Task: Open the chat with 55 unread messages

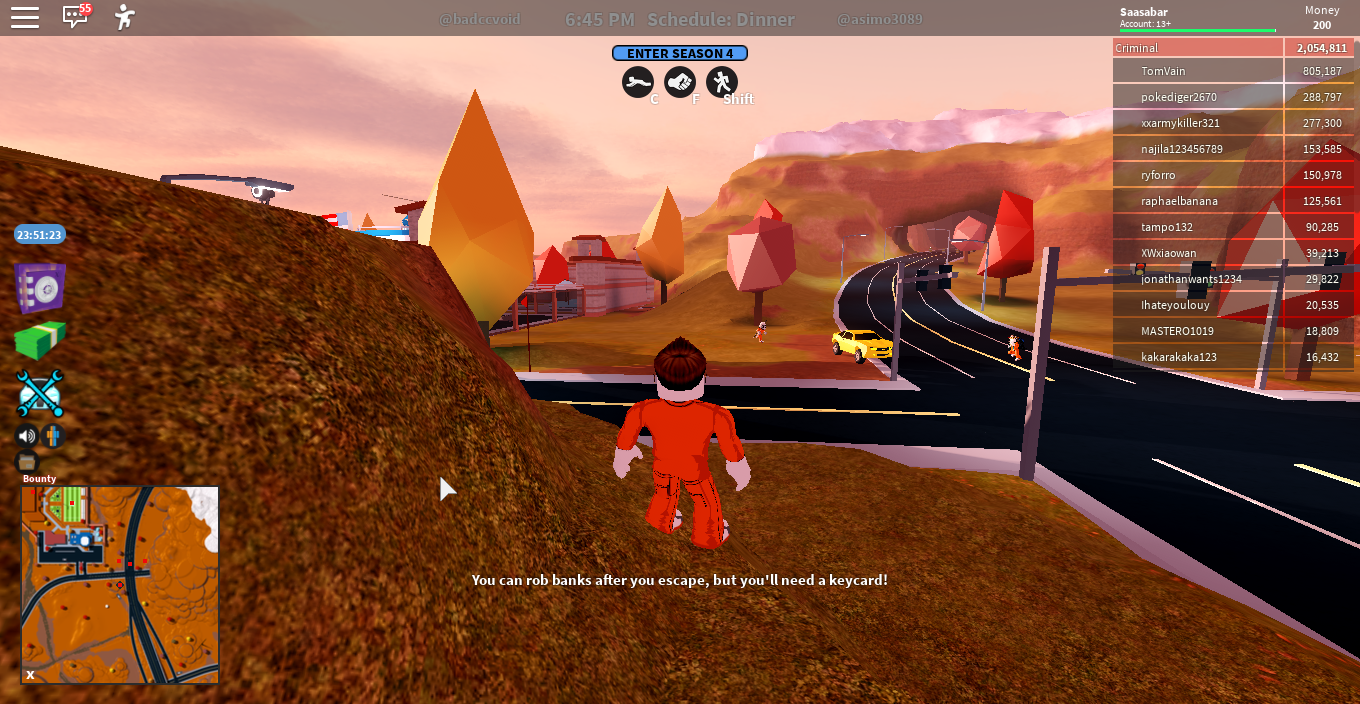Action: [x=75, y=16]
